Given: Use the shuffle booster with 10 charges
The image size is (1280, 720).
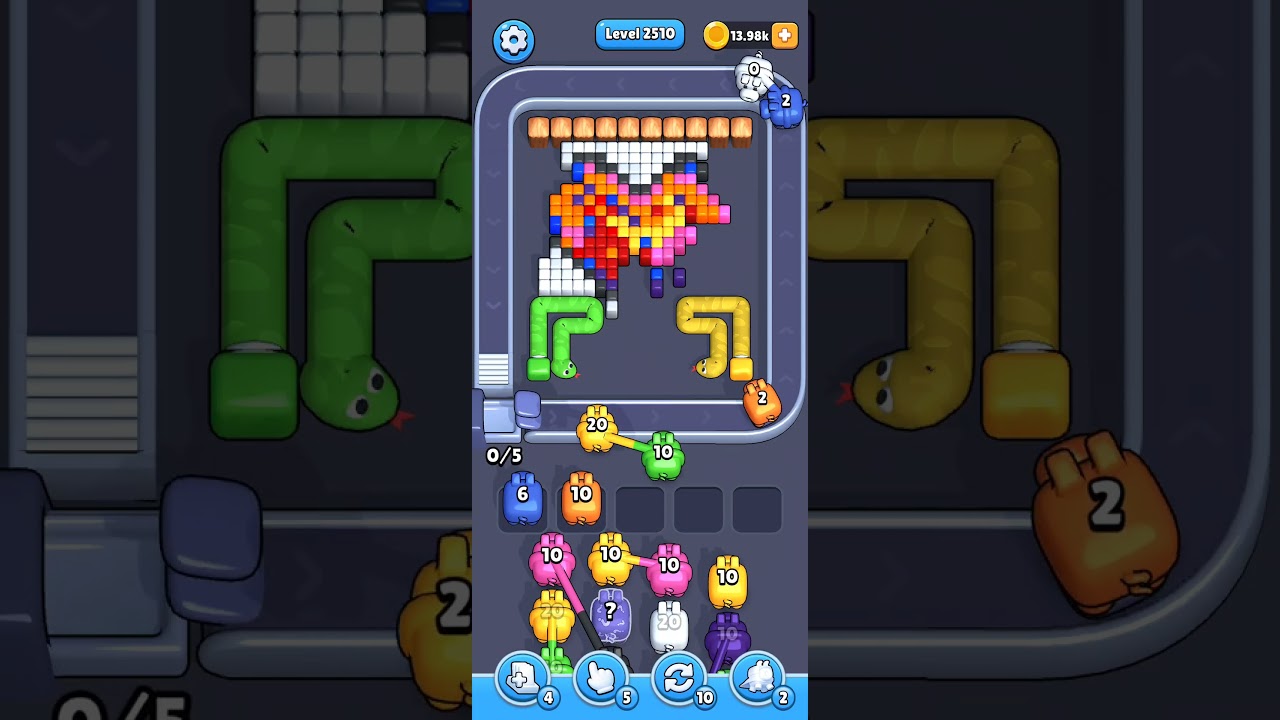Looking at the screenshot, I should (x=679, y=678).
